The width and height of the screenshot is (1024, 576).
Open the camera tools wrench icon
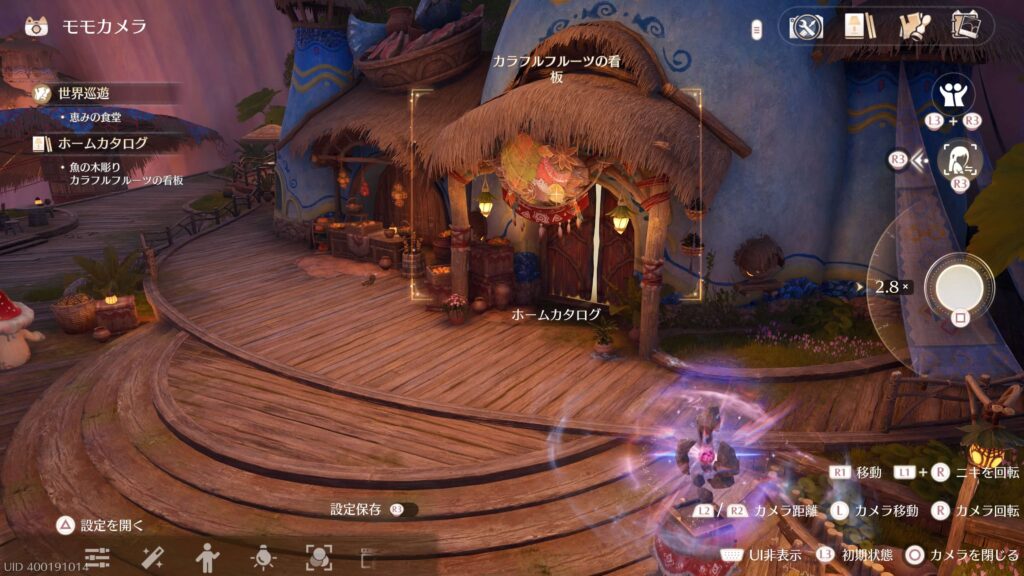coord(805,27)
